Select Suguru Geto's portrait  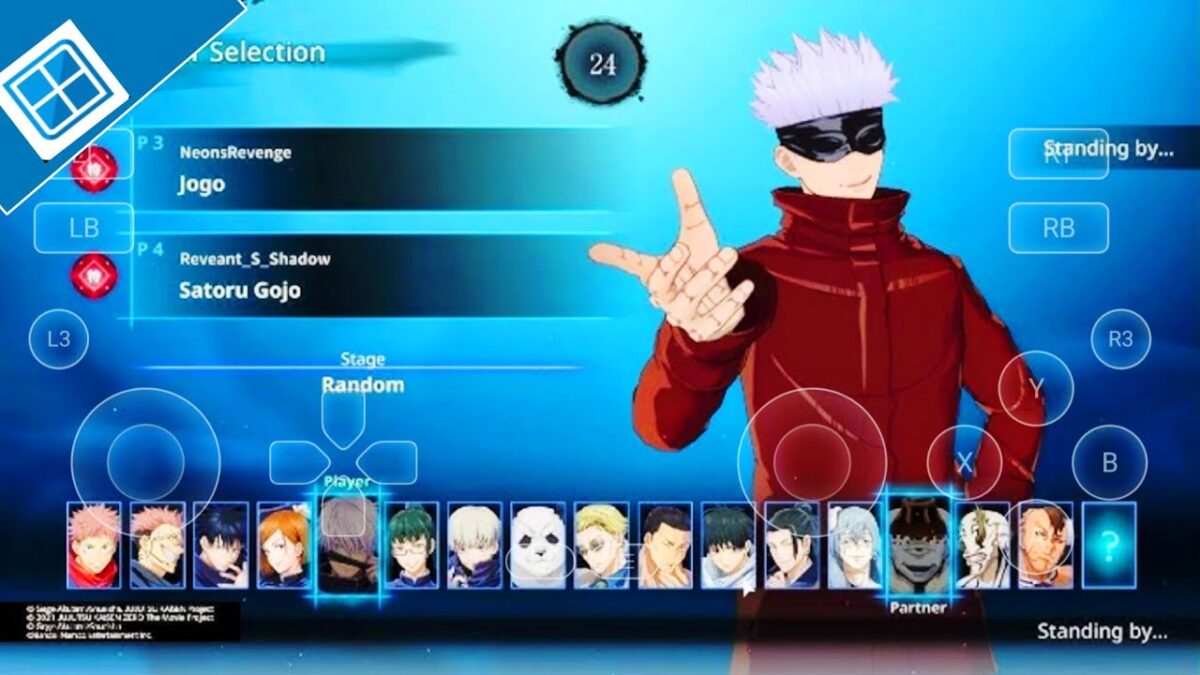[x=792, y=545]
